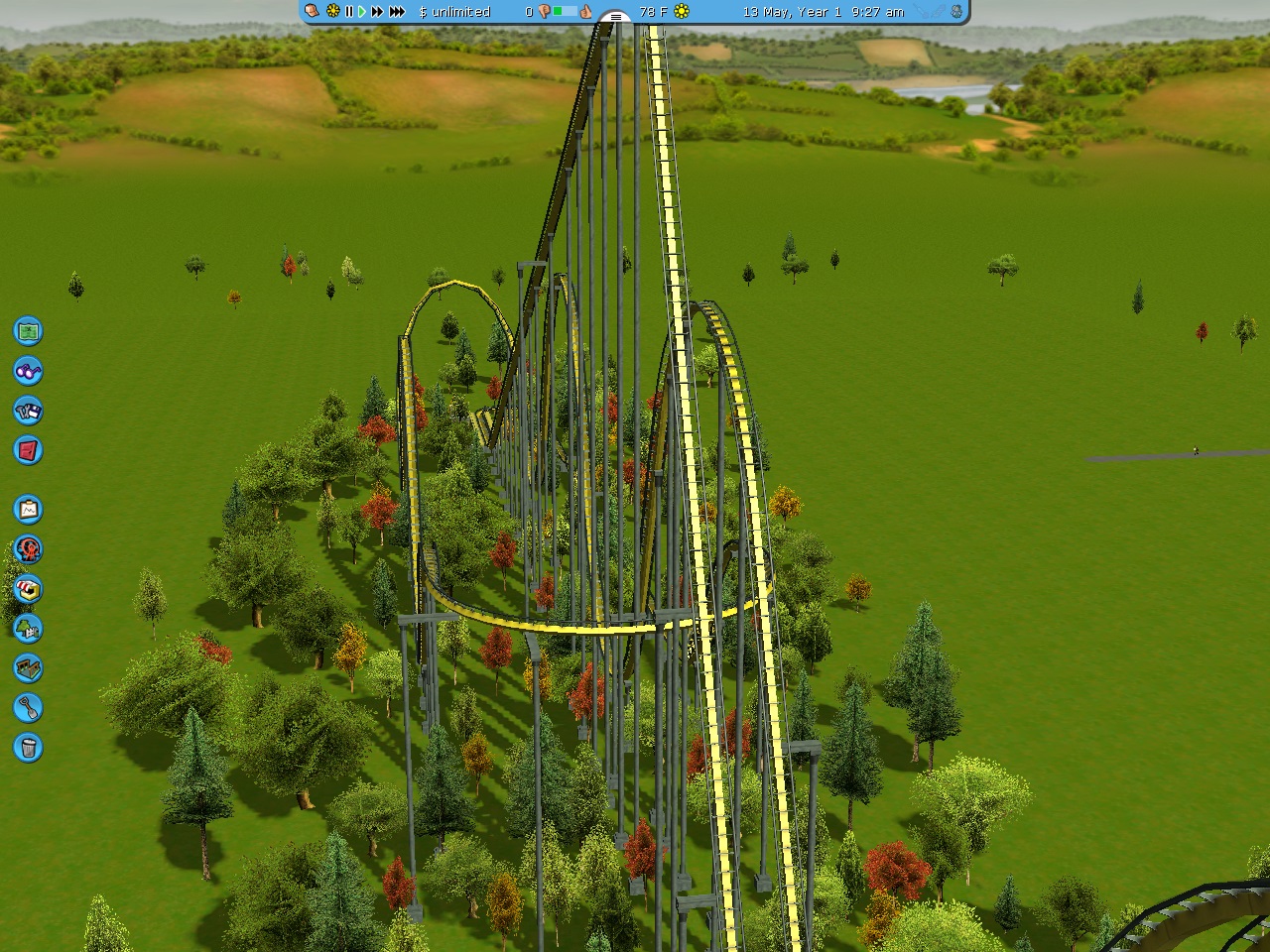Open the park map button
This screenshot has width=1270, height=952.
[28, 330]
